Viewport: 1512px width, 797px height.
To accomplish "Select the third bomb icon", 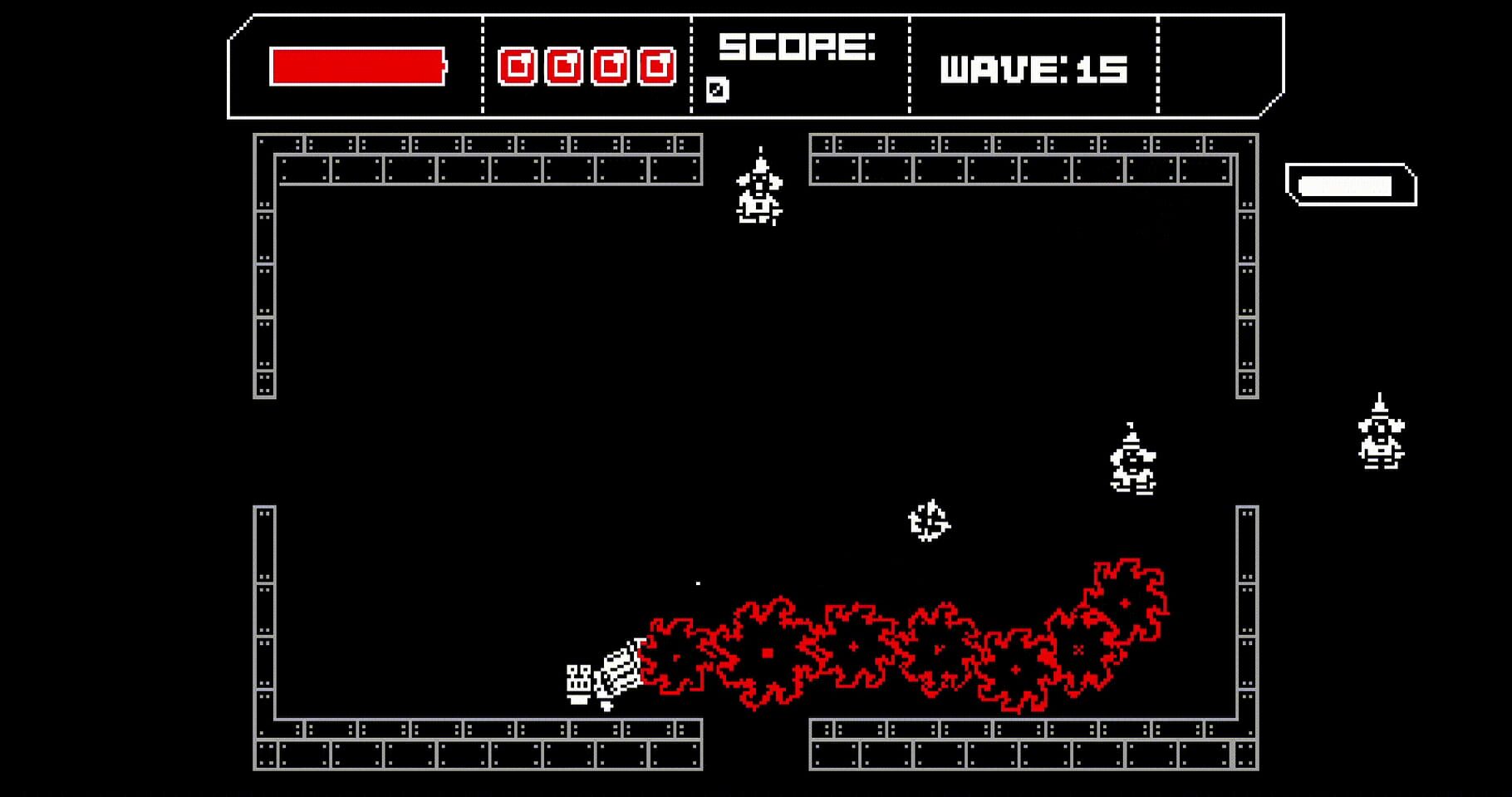I will point(611,65).
